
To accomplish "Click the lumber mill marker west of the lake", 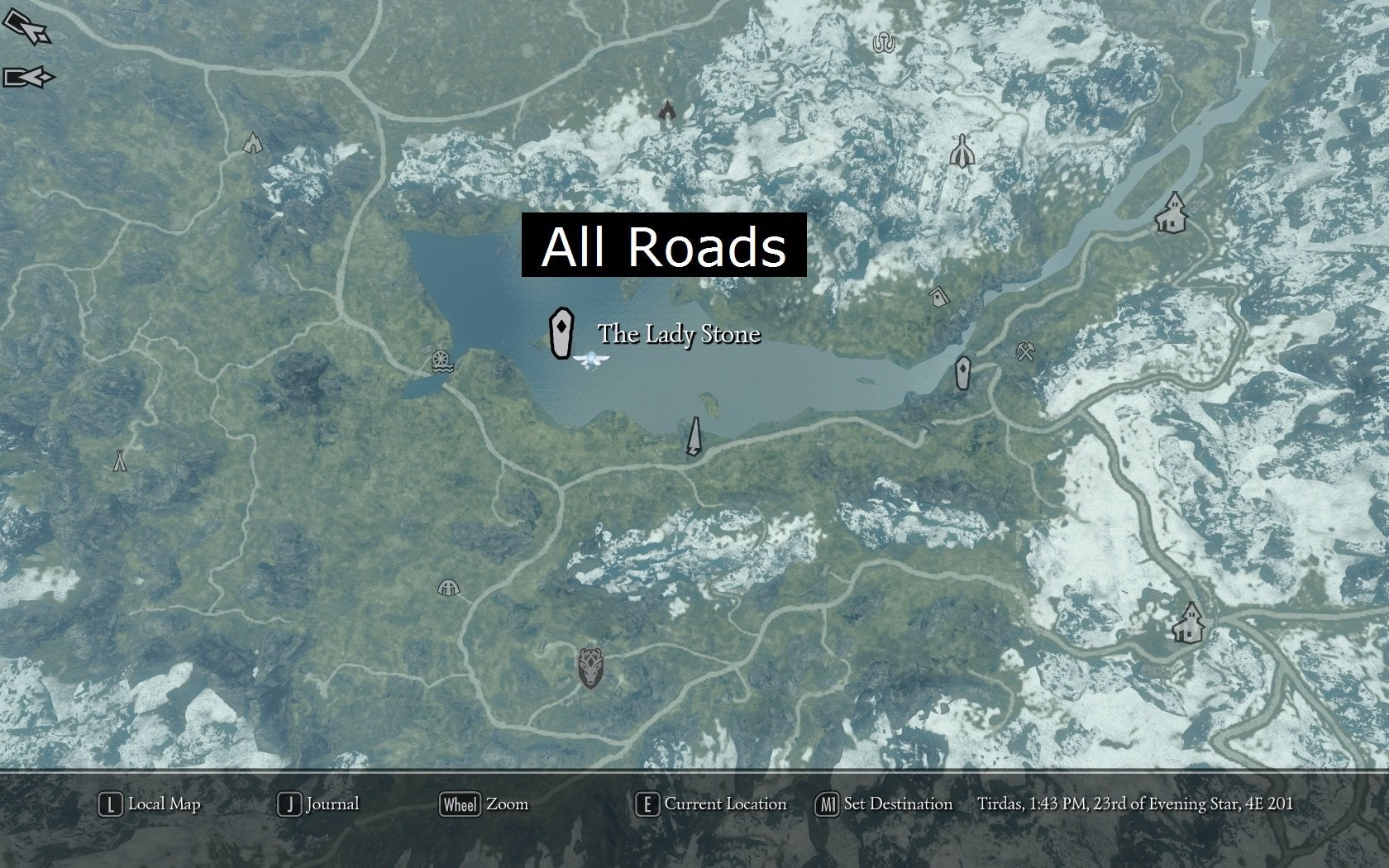I will [442, 362].
